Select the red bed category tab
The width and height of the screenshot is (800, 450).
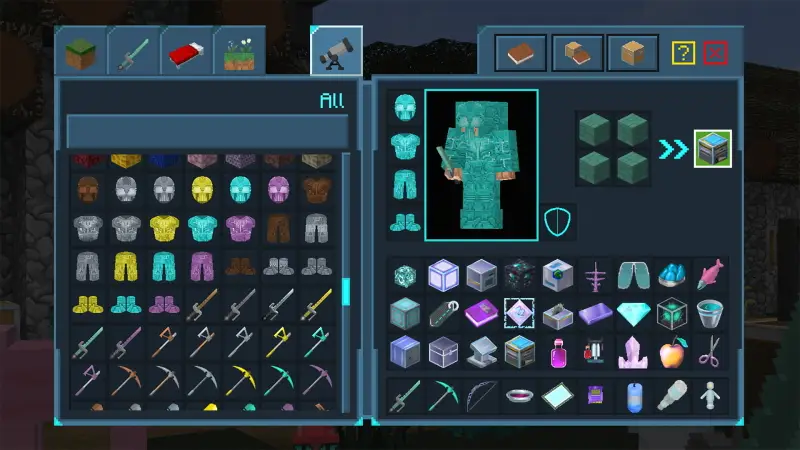click(x=186, y=51)
